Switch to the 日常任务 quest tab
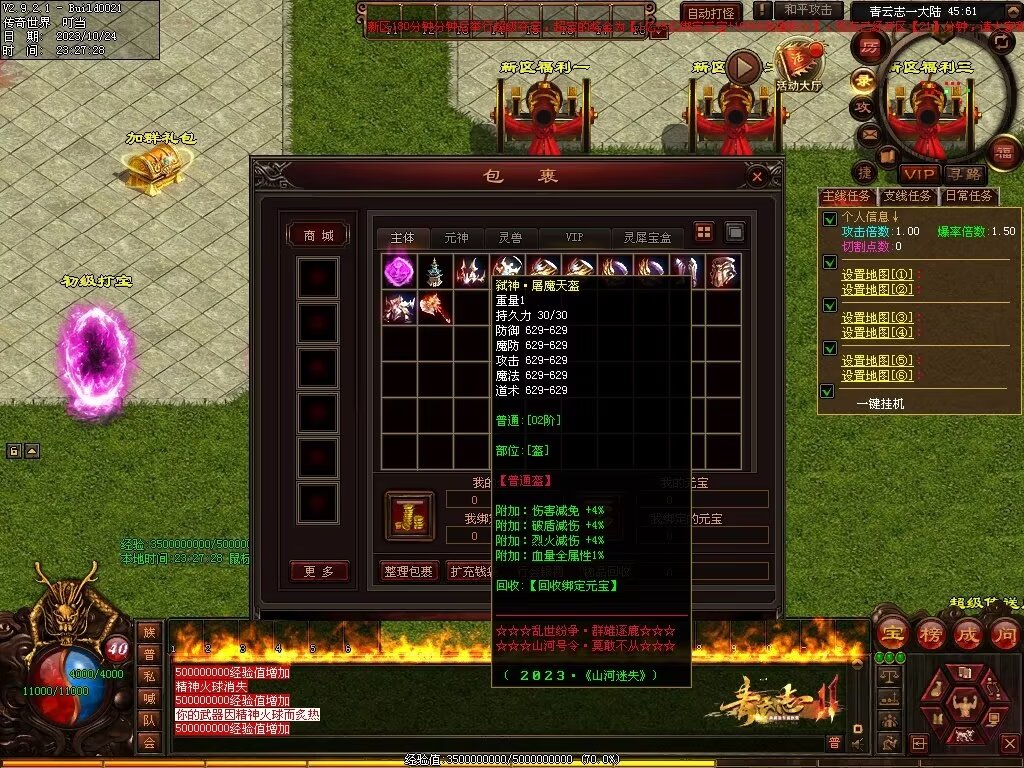This screenshot has width=1024, height=768. [x=969, y=196]
